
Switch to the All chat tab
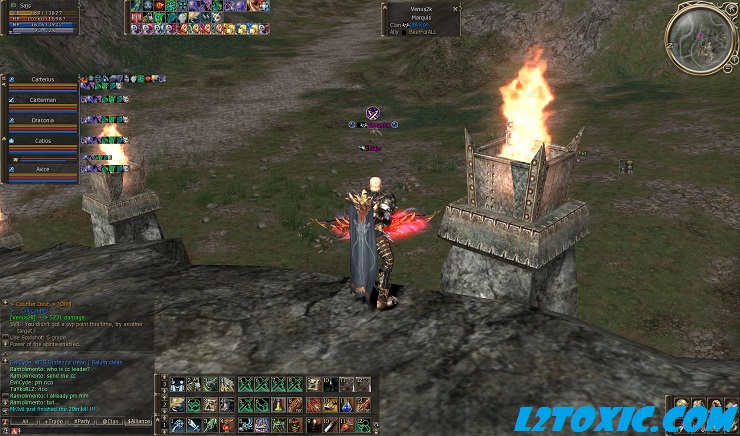(24, 421)
